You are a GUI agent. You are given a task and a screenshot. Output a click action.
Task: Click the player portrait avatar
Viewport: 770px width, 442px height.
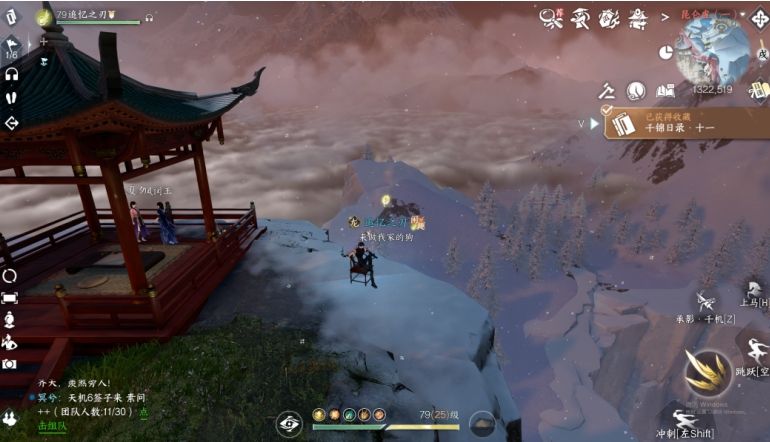pyautogui.click(x=45, y=16)
